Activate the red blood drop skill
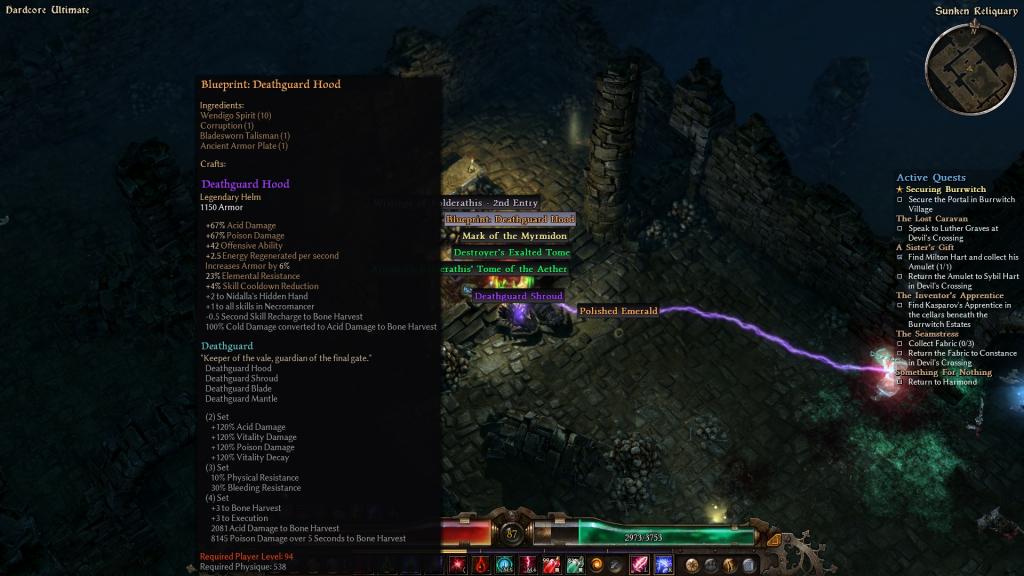 click(x=481, y=566)
